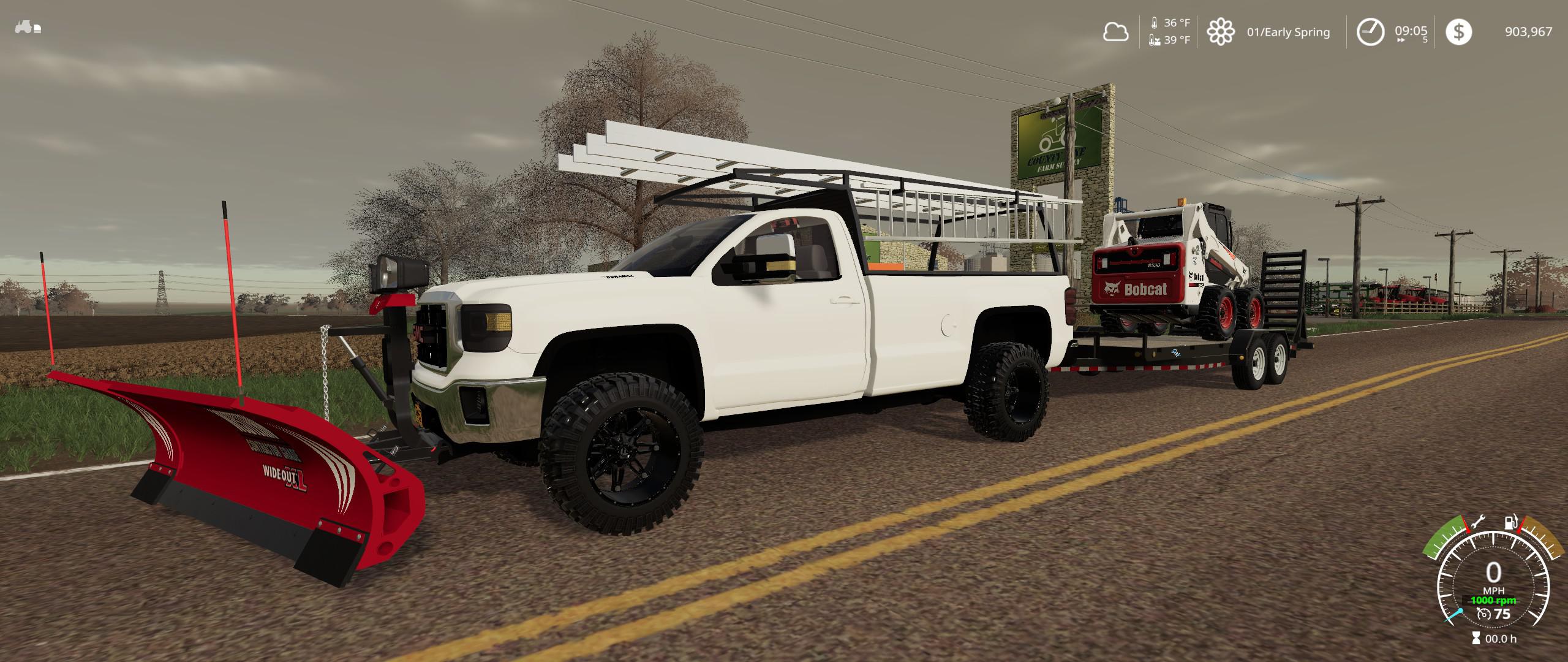This screenshot has width=1568, height=662.
Task: Select the season flower icon
Action: coord(1220,32)
